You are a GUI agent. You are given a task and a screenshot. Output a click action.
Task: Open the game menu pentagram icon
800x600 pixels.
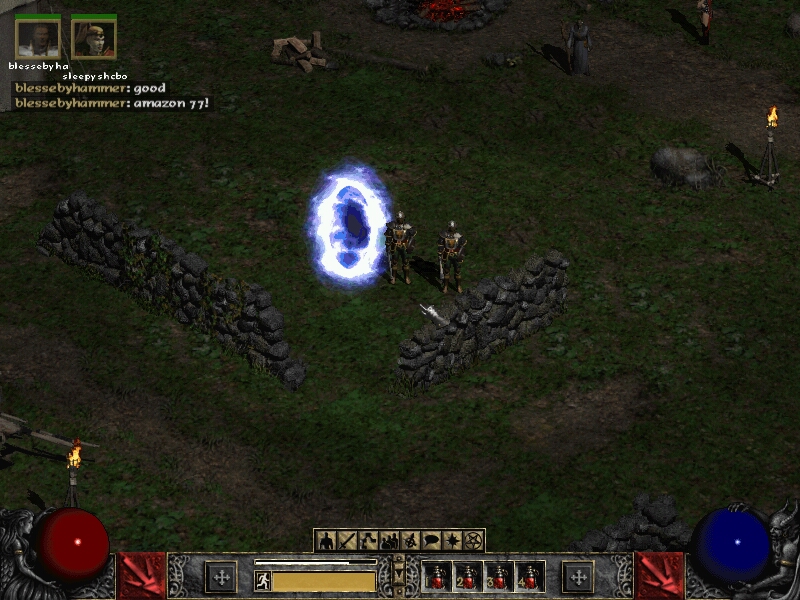click(x=473, y=541)
